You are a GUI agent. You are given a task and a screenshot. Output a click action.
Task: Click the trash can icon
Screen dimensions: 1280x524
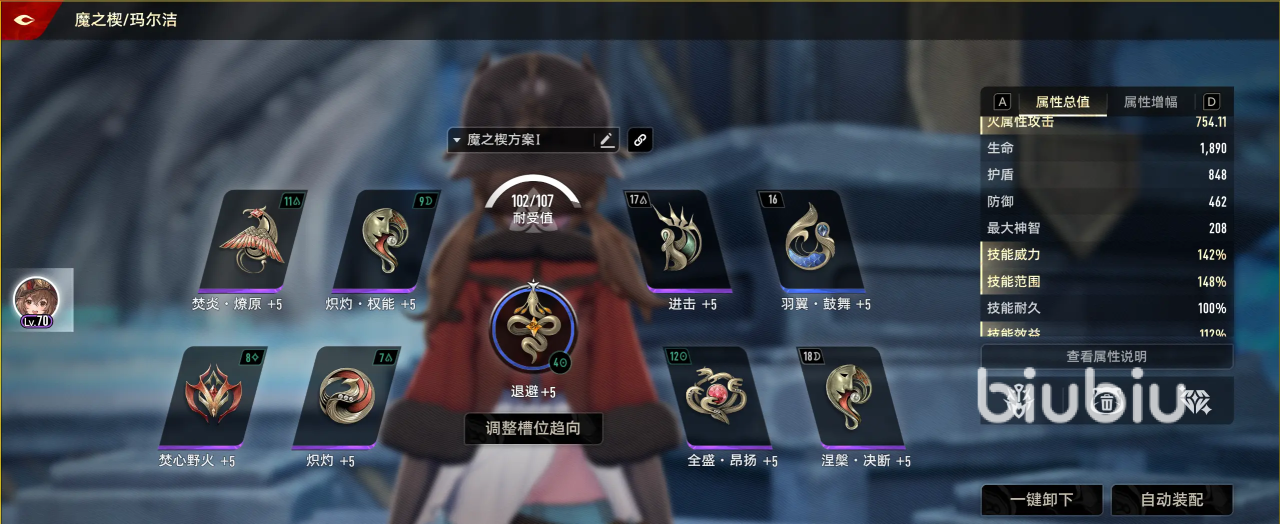1106,402
